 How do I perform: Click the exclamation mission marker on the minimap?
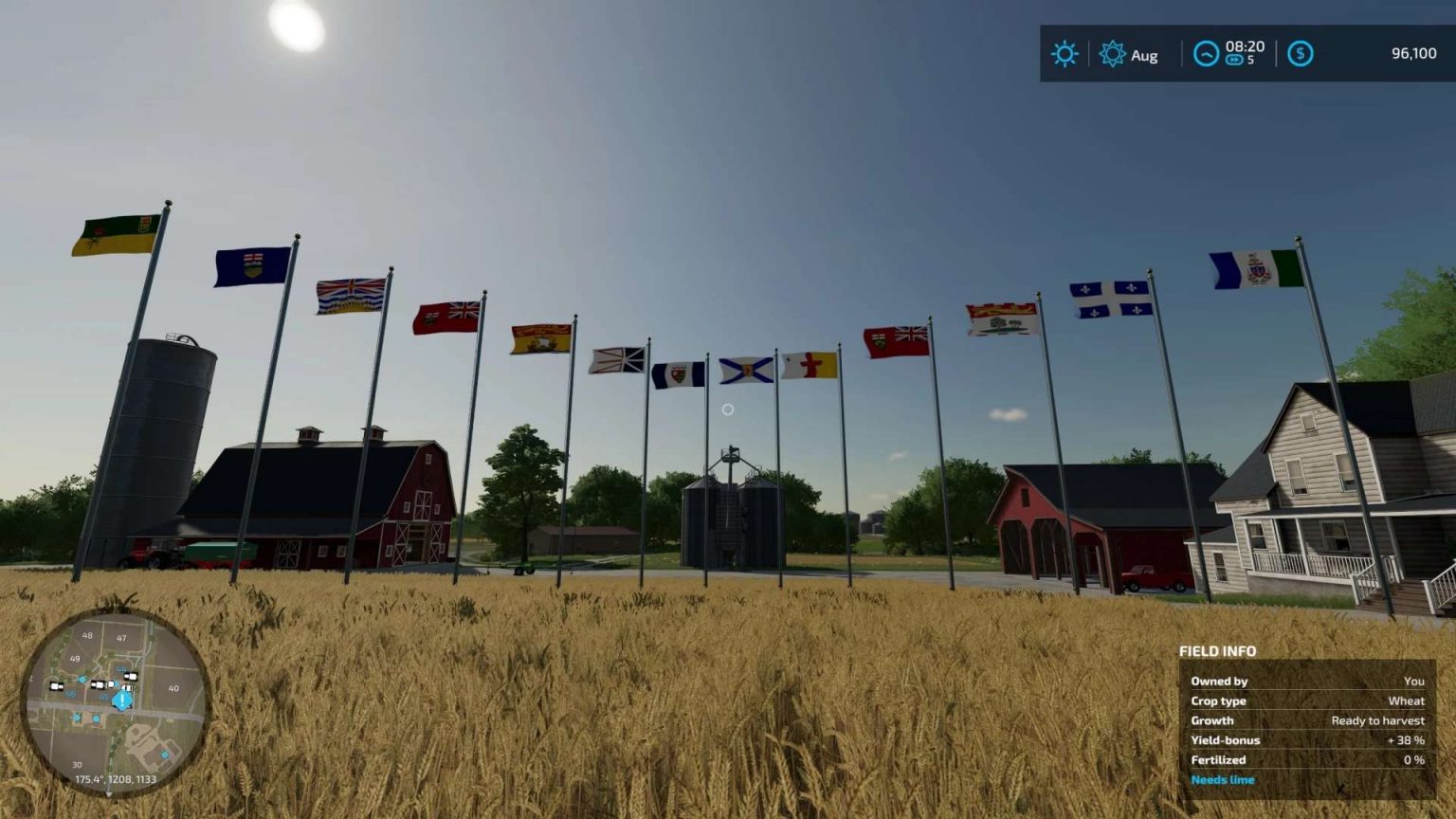[122, 699]
